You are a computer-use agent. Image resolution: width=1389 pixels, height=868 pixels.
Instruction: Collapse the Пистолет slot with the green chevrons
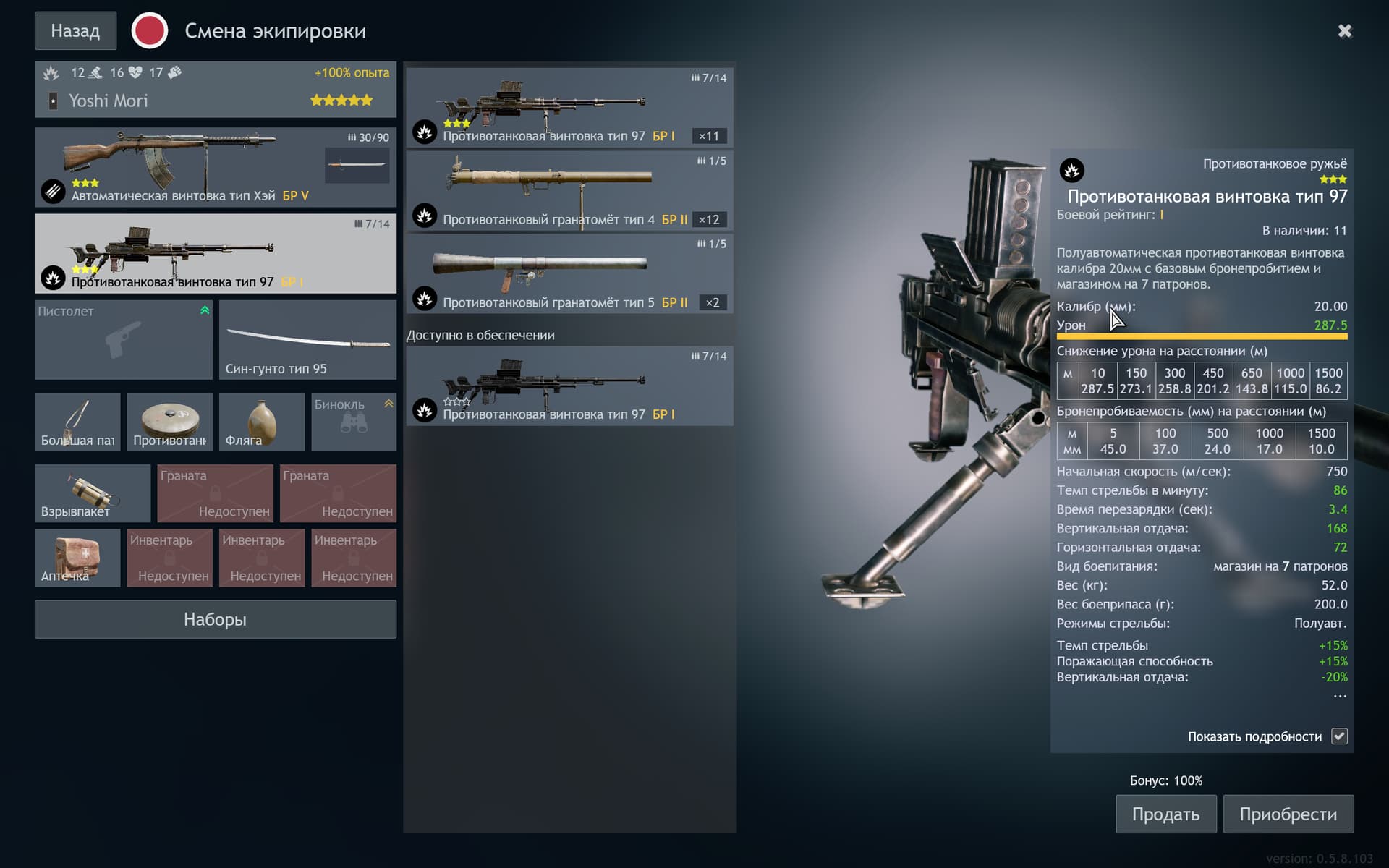coord(204,309)
